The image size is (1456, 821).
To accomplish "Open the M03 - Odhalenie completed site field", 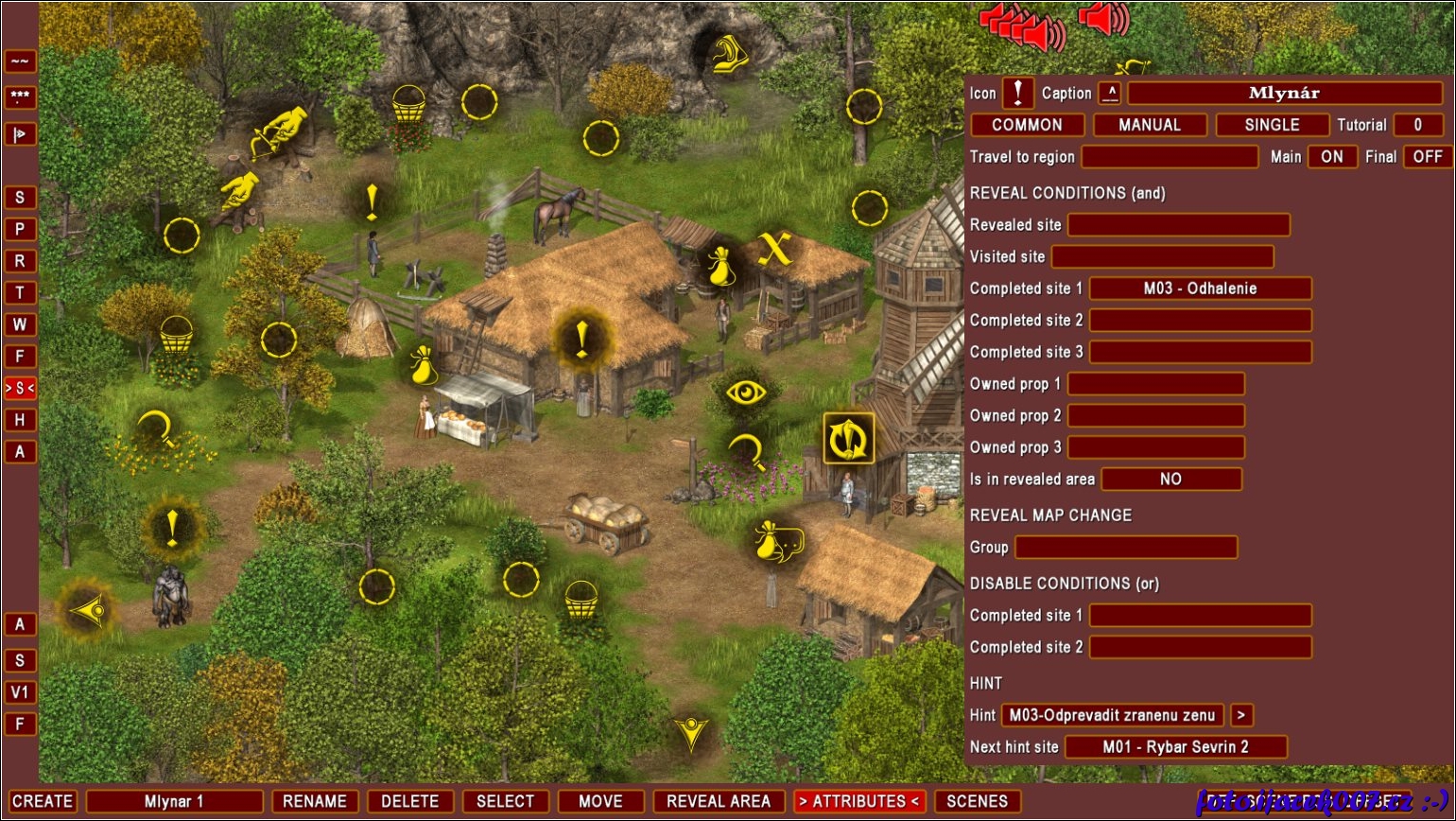I will pos(1201,288).
